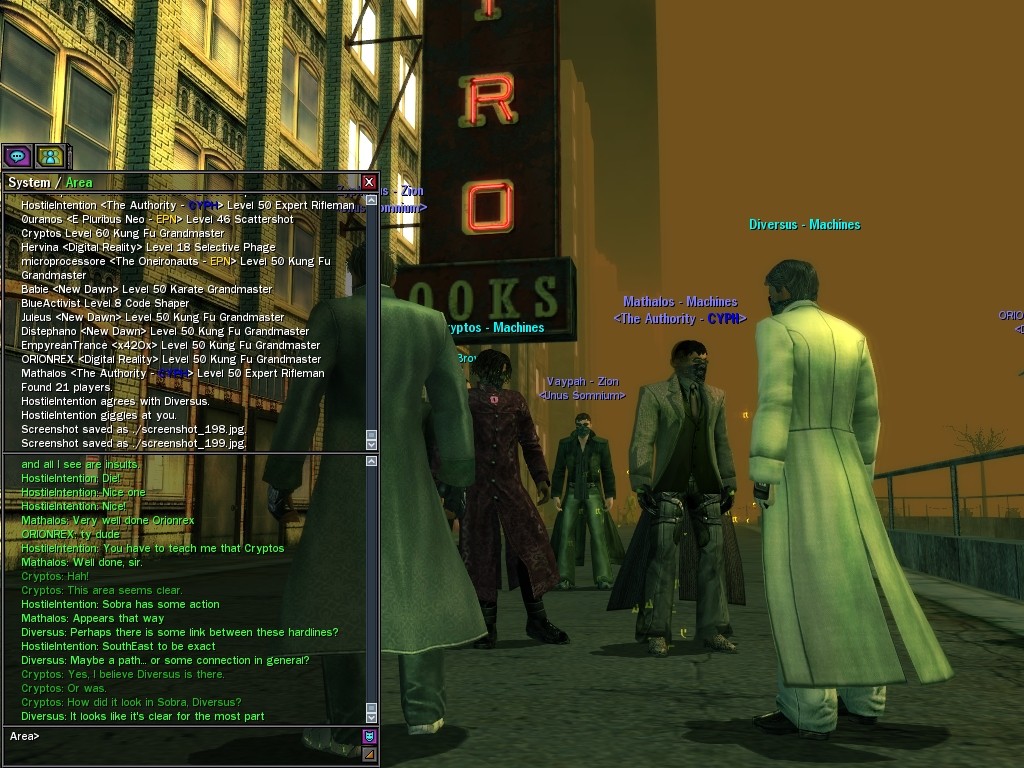Open the mask emote button beside chat input
Viewport: 1024px width, 768px height.
[369, 737]
